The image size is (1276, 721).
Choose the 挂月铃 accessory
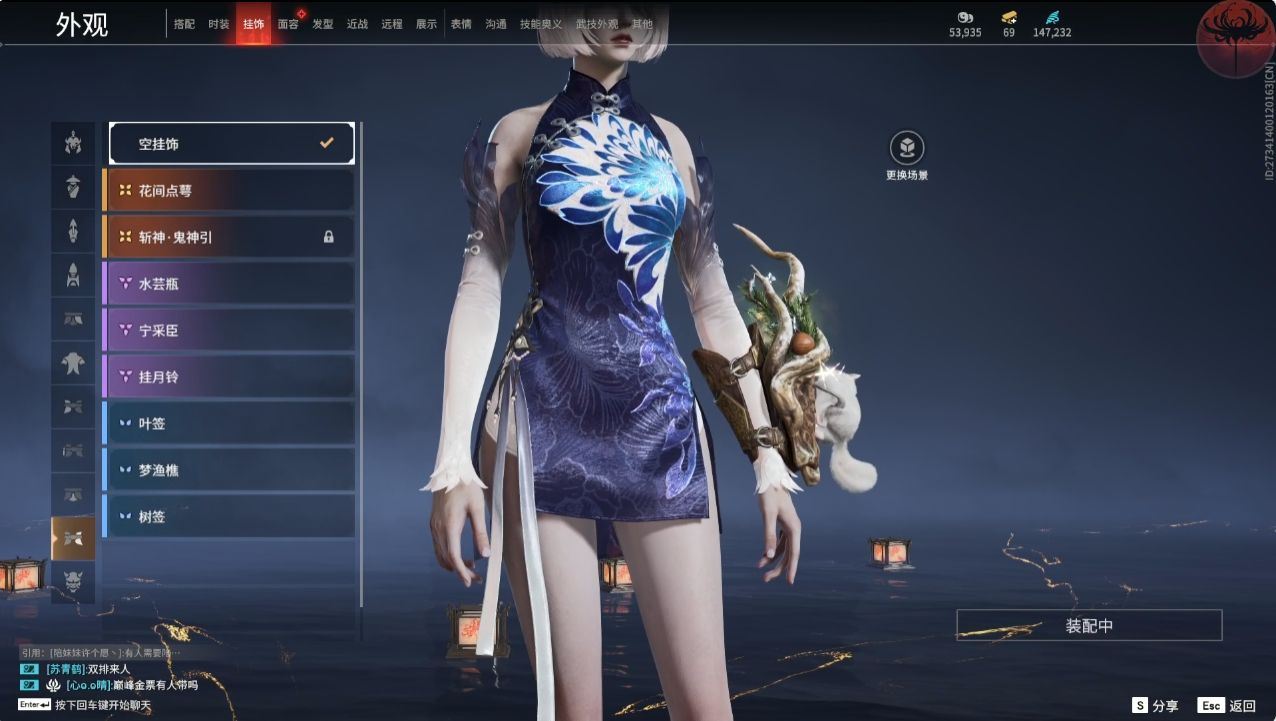point(229,377)
